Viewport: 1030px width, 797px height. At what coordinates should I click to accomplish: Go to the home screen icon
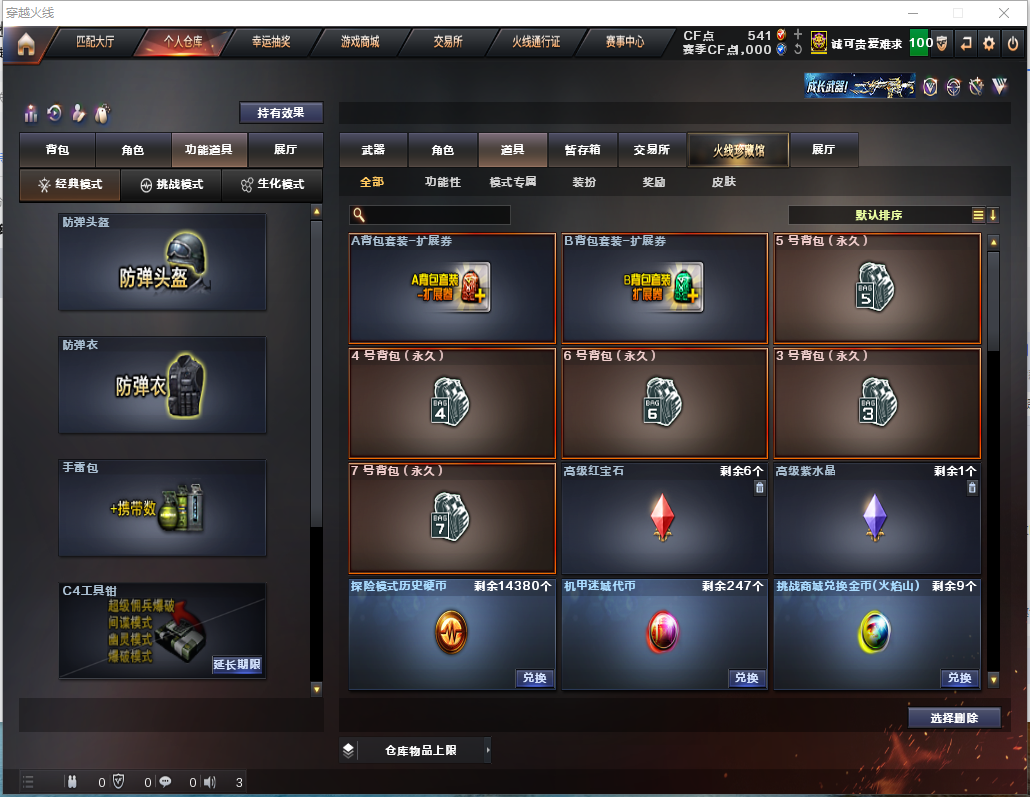pyautogui.click(x=25, y=44)
